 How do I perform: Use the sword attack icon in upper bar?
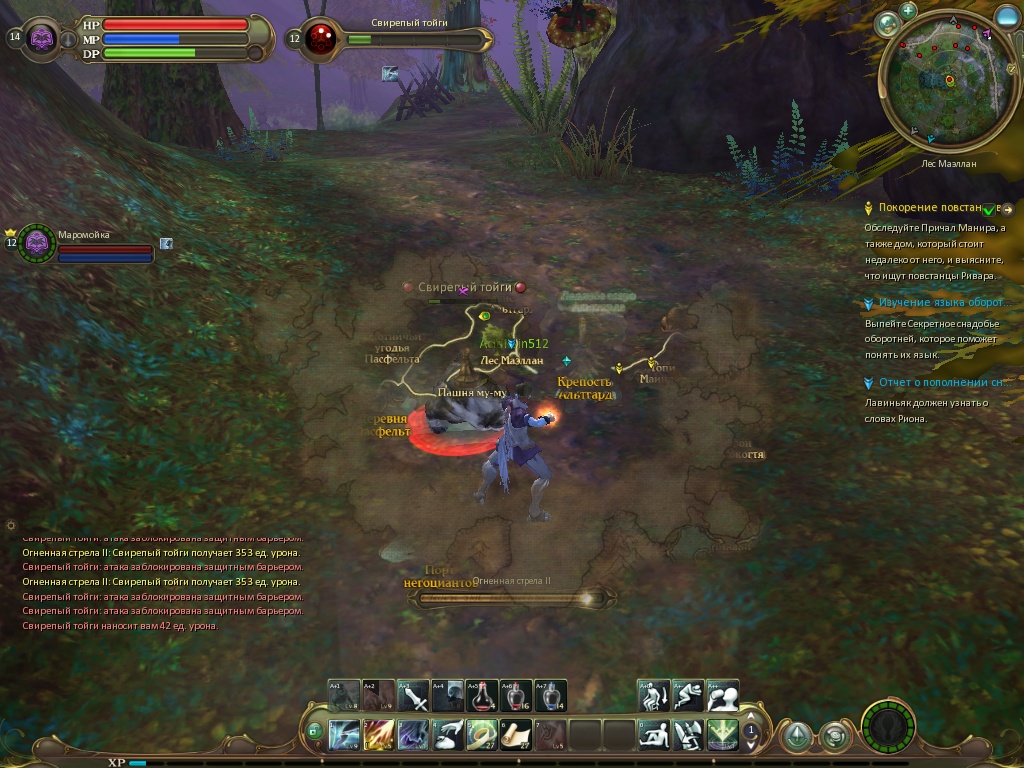(413, 695)
